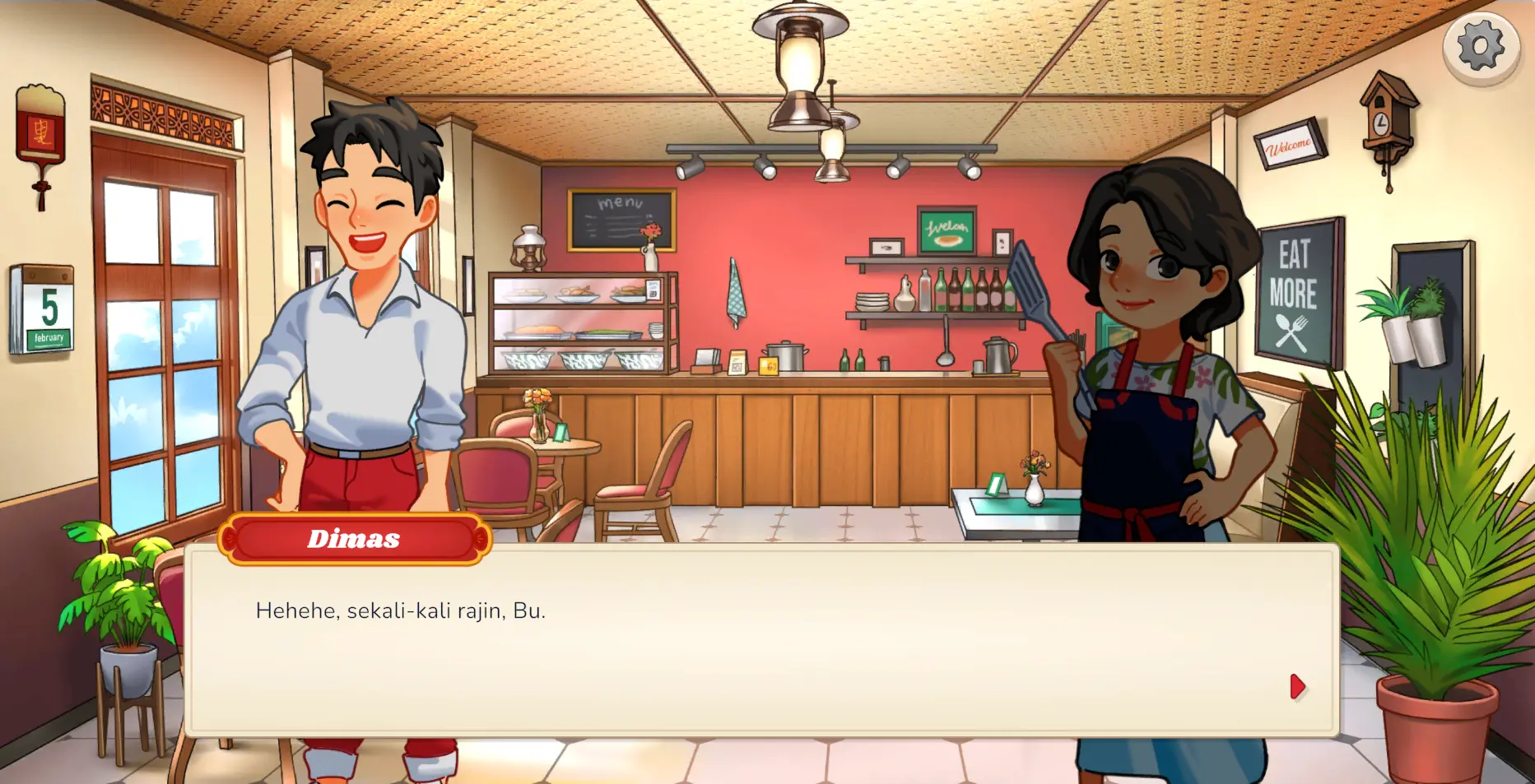The width and height of the screenshot is (1535, 784).
Task: Open settings with the gear icon
Action: point(1480,48)
